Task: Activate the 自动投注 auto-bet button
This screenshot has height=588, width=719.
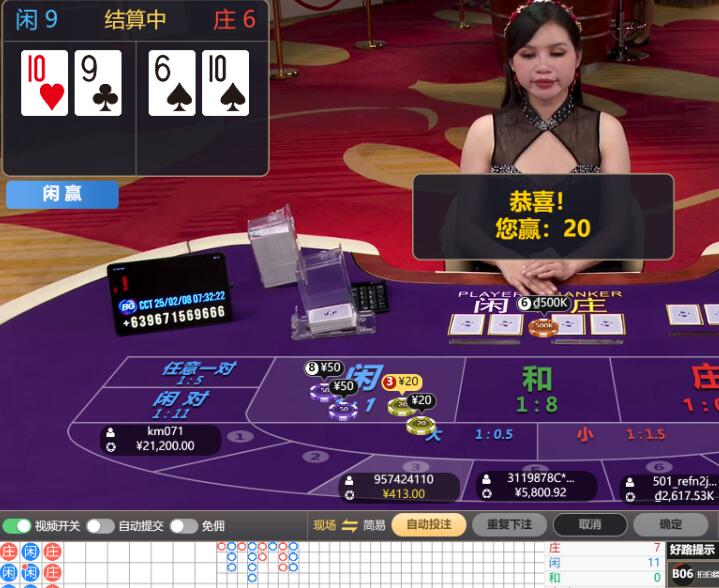Action: click(x=428, y=524)
